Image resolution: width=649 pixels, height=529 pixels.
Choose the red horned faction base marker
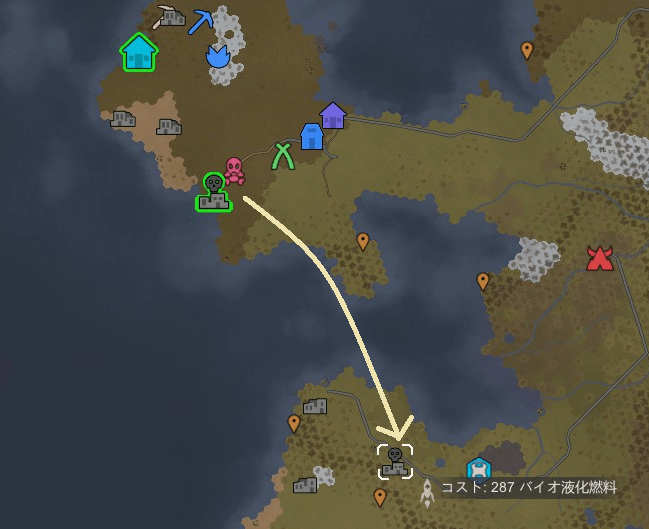pos(599,259)
